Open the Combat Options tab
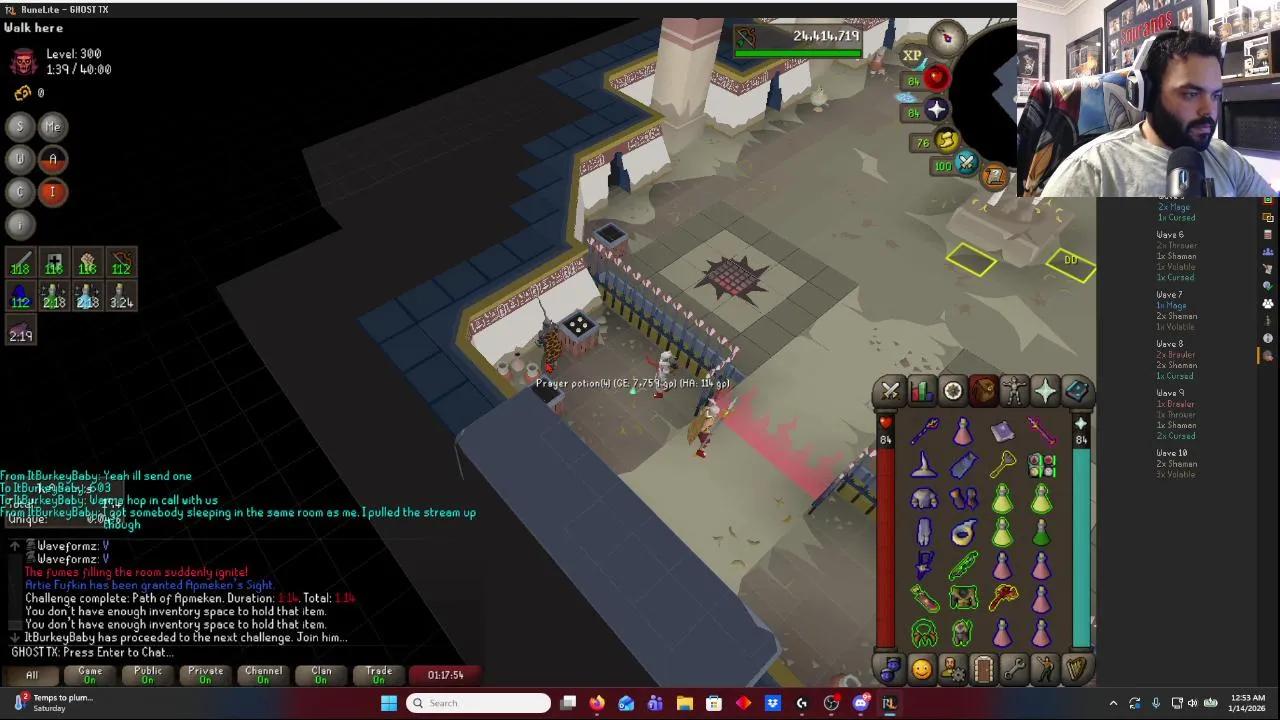The height and width of the screenshot is (720, 1280). coord(890,391)
